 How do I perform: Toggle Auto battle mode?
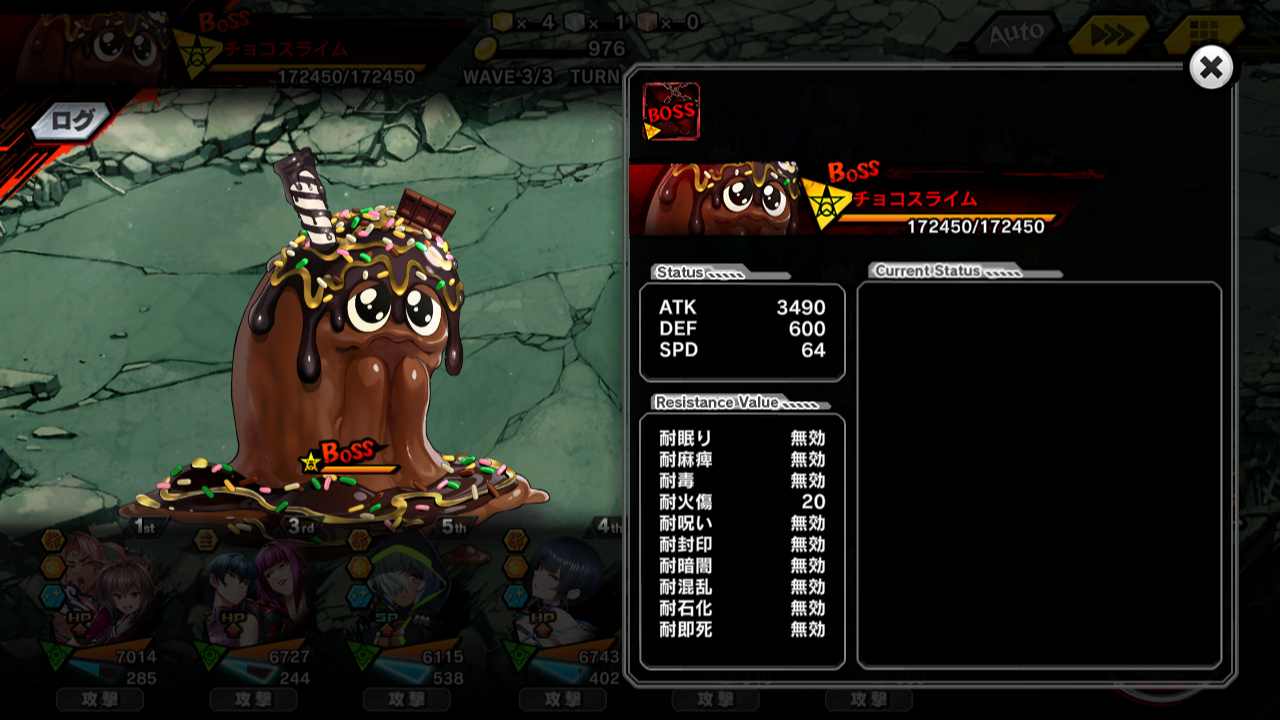tap(1016, 36)
